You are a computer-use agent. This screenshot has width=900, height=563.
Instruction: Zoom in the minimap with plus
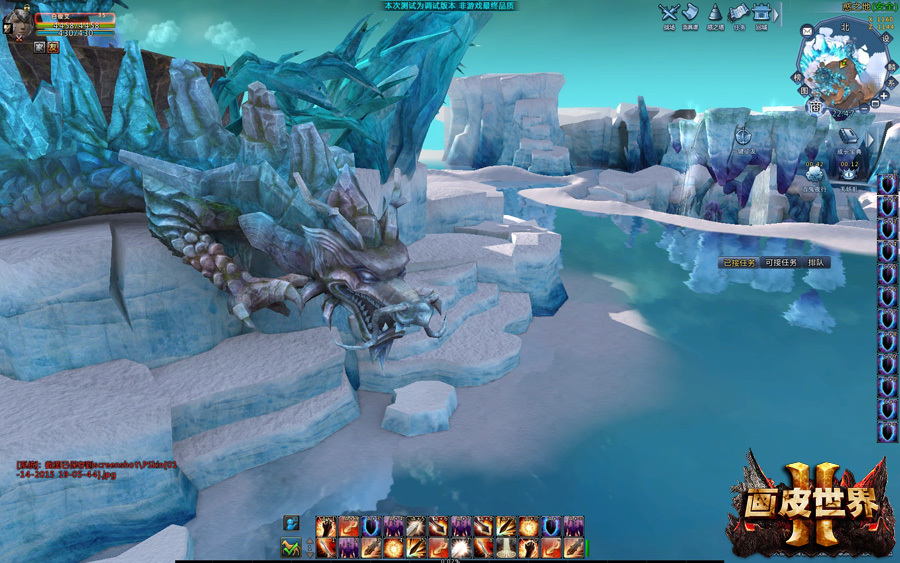(x=883, y=95)
